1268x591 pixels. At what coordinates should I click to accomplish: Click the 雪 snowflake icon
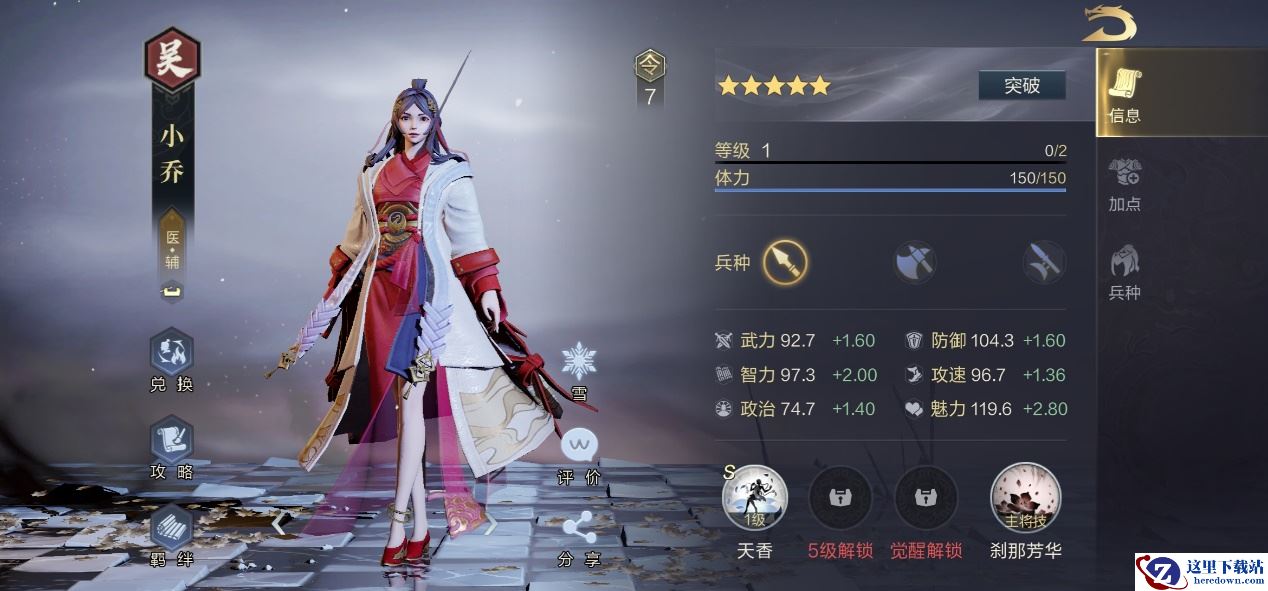pyautogui.click(x=579, y=368)
